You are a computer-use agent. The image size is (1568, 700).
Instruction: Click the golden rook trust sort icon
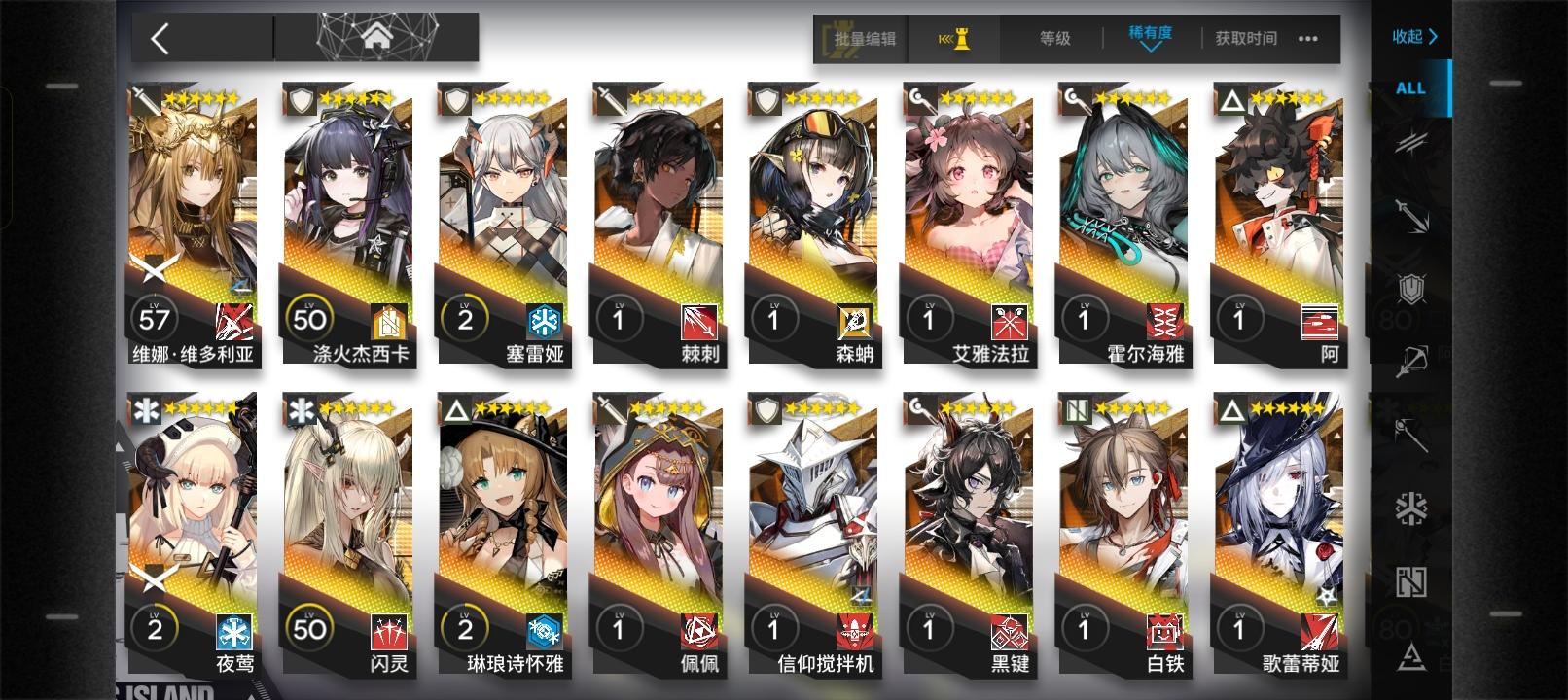coord(955,40)
